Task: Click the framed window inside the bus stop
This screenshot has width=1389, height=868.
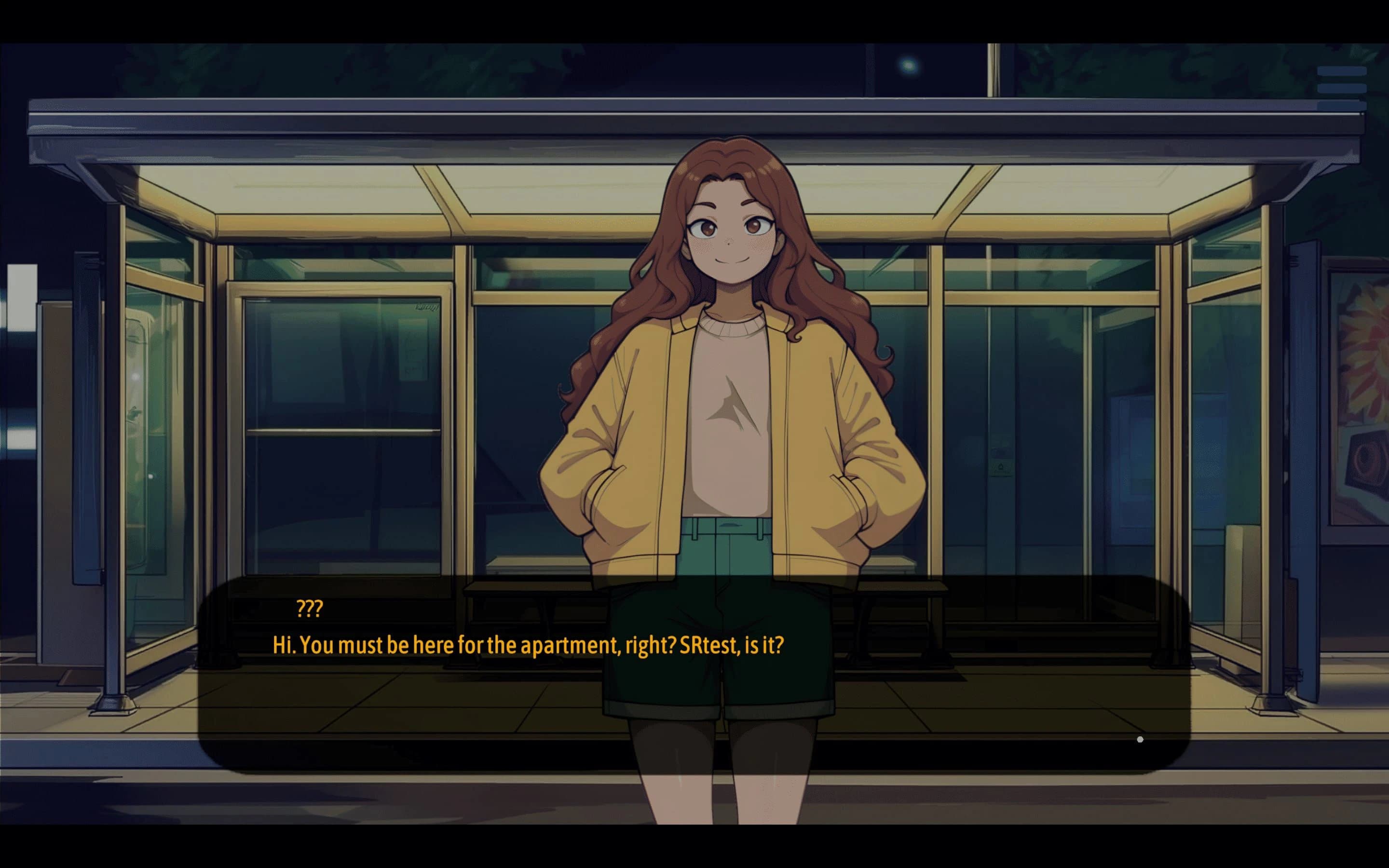Action: point(339,413)
